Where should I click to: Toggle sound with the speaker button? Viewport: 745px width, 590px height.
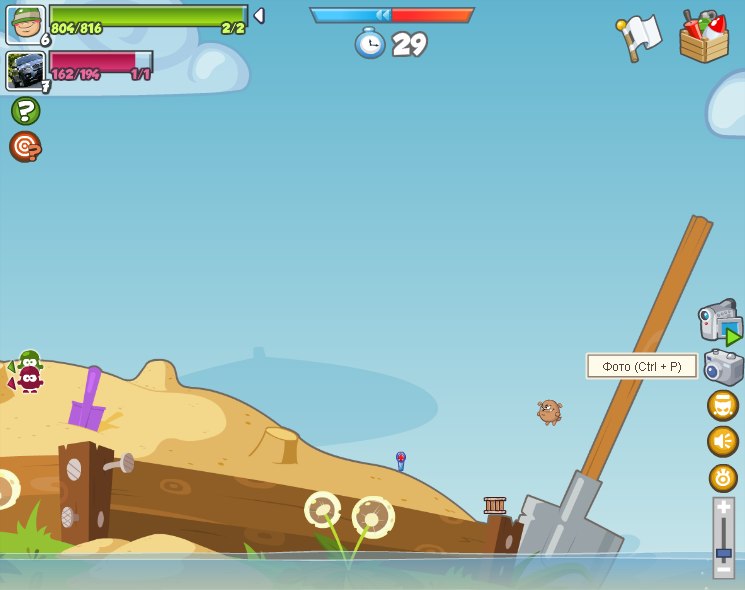723,441
